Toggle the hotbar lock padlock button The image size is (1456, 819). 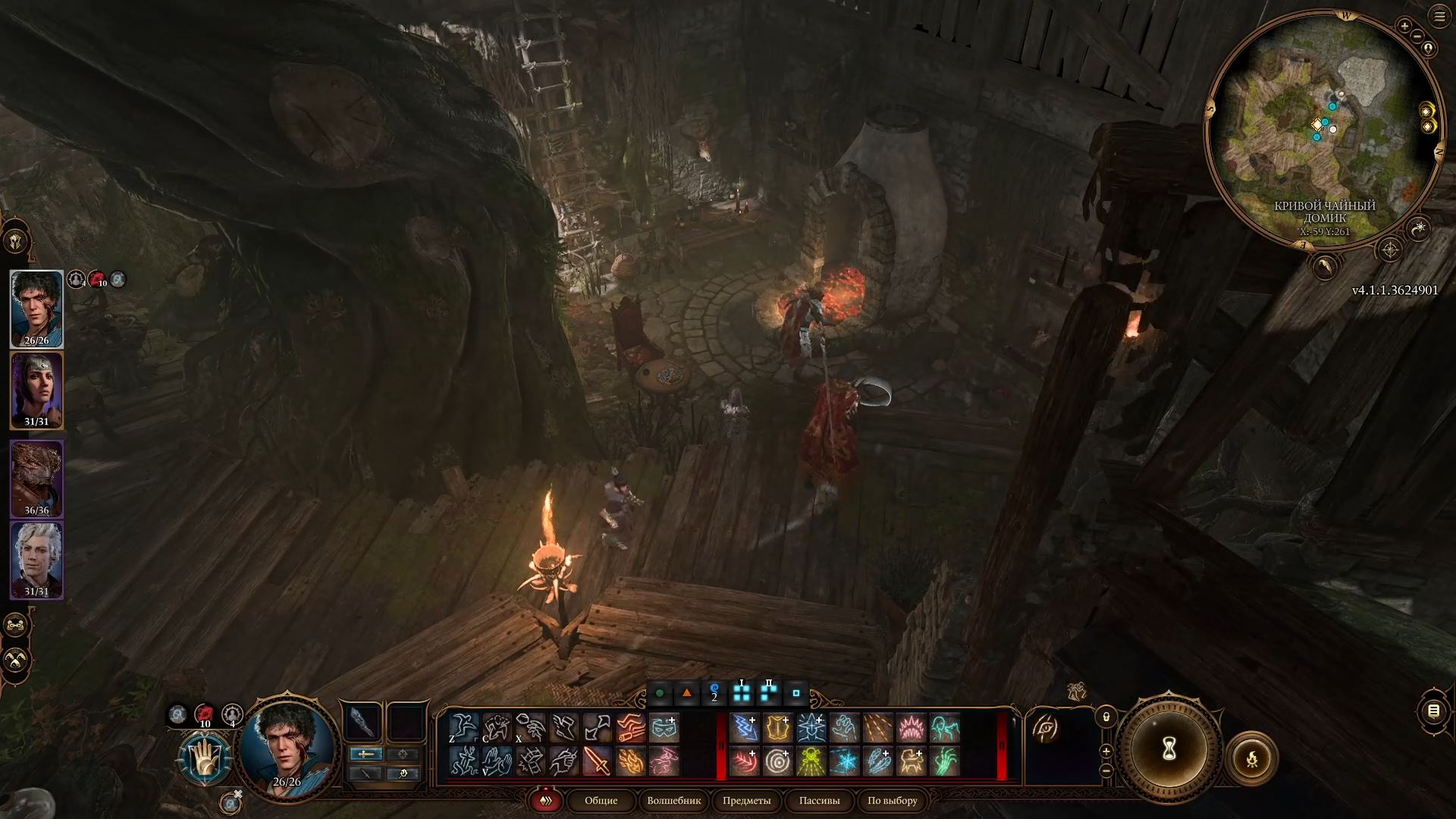1106,717
